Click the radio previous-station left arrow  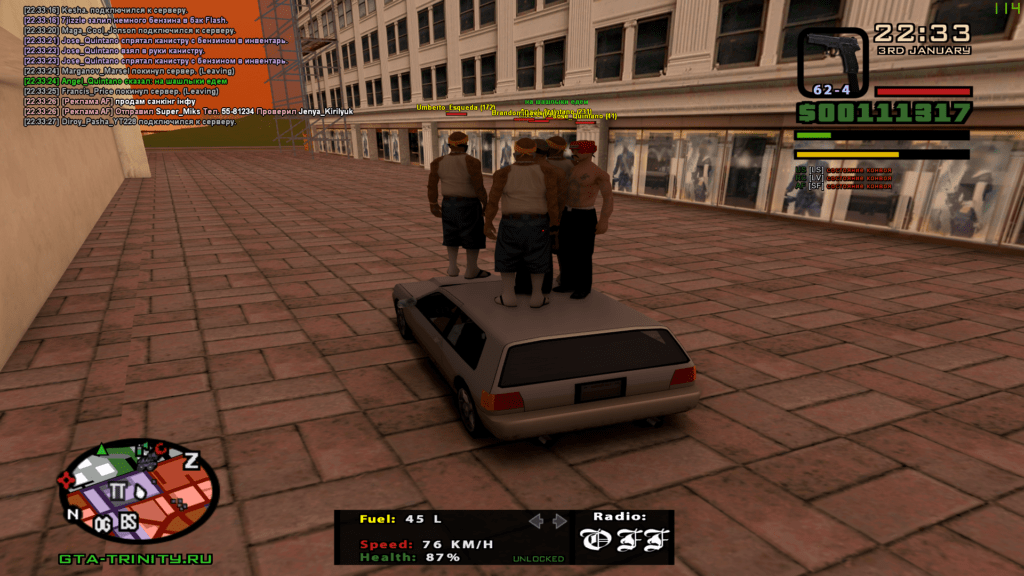point(536,521)
